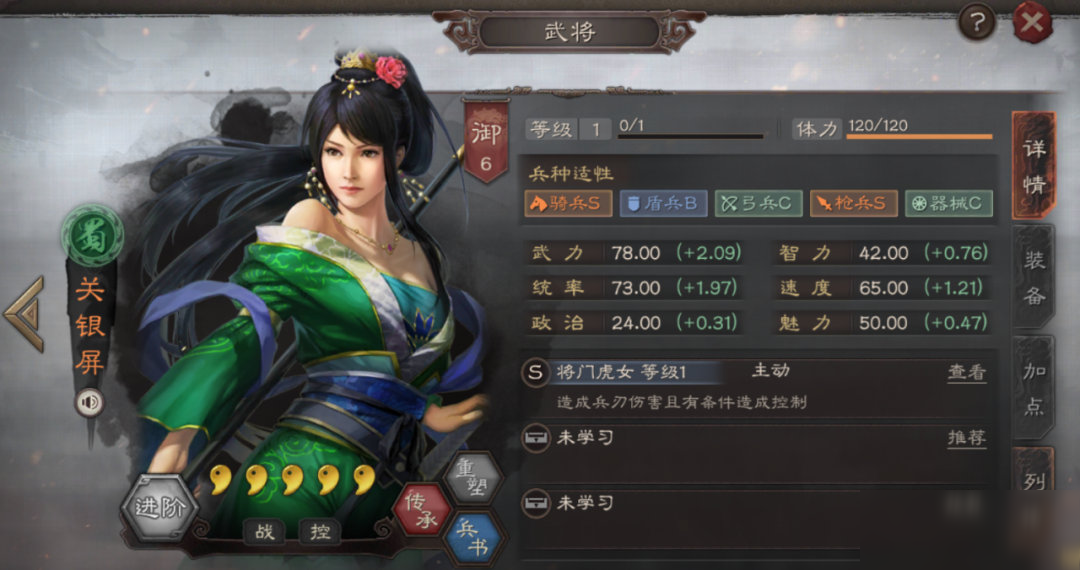Select the 器械C siege aptitude tag
1080x570 pixels.
948,204
